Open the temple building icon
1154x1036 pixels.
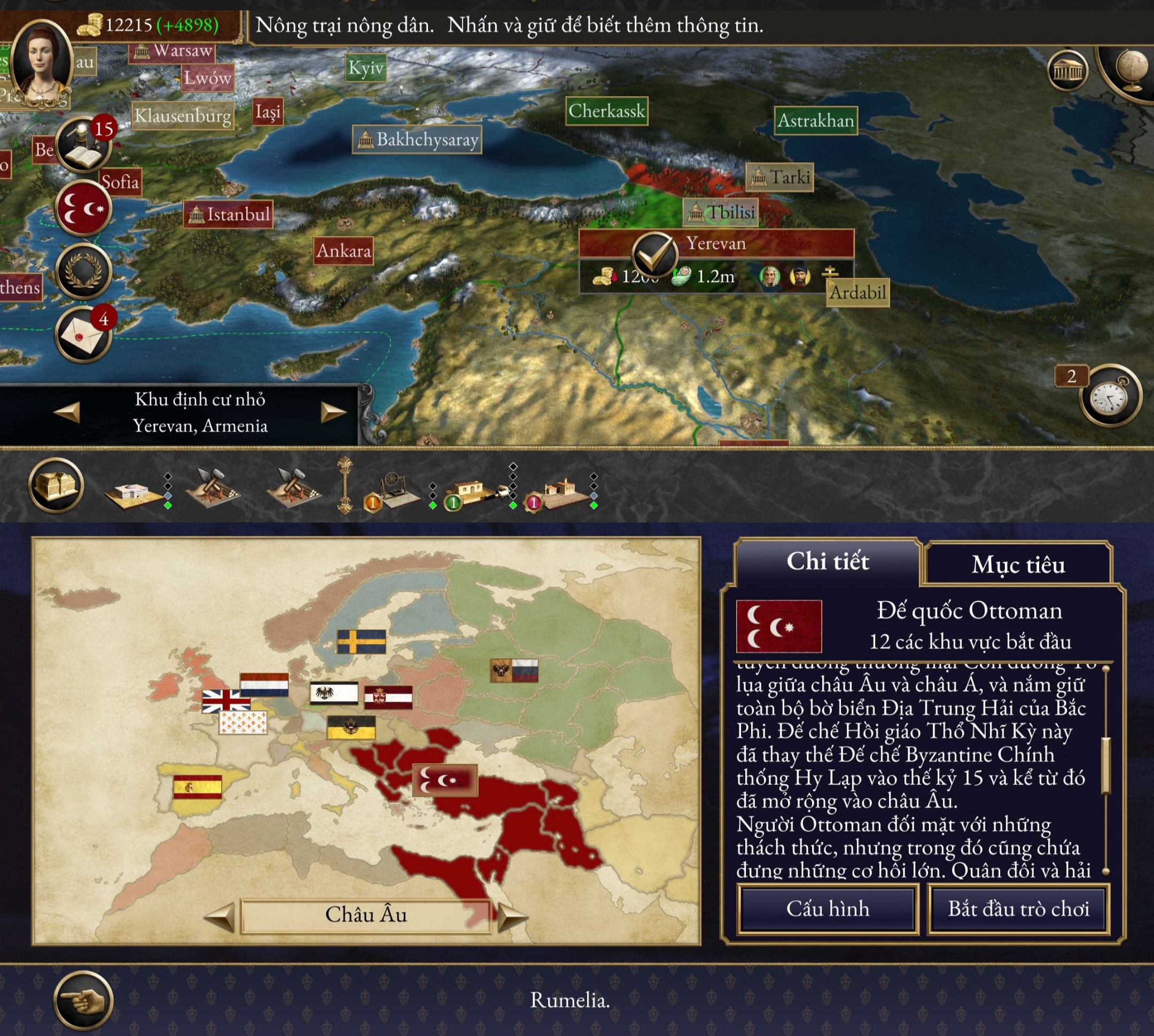pos(1067,71)
